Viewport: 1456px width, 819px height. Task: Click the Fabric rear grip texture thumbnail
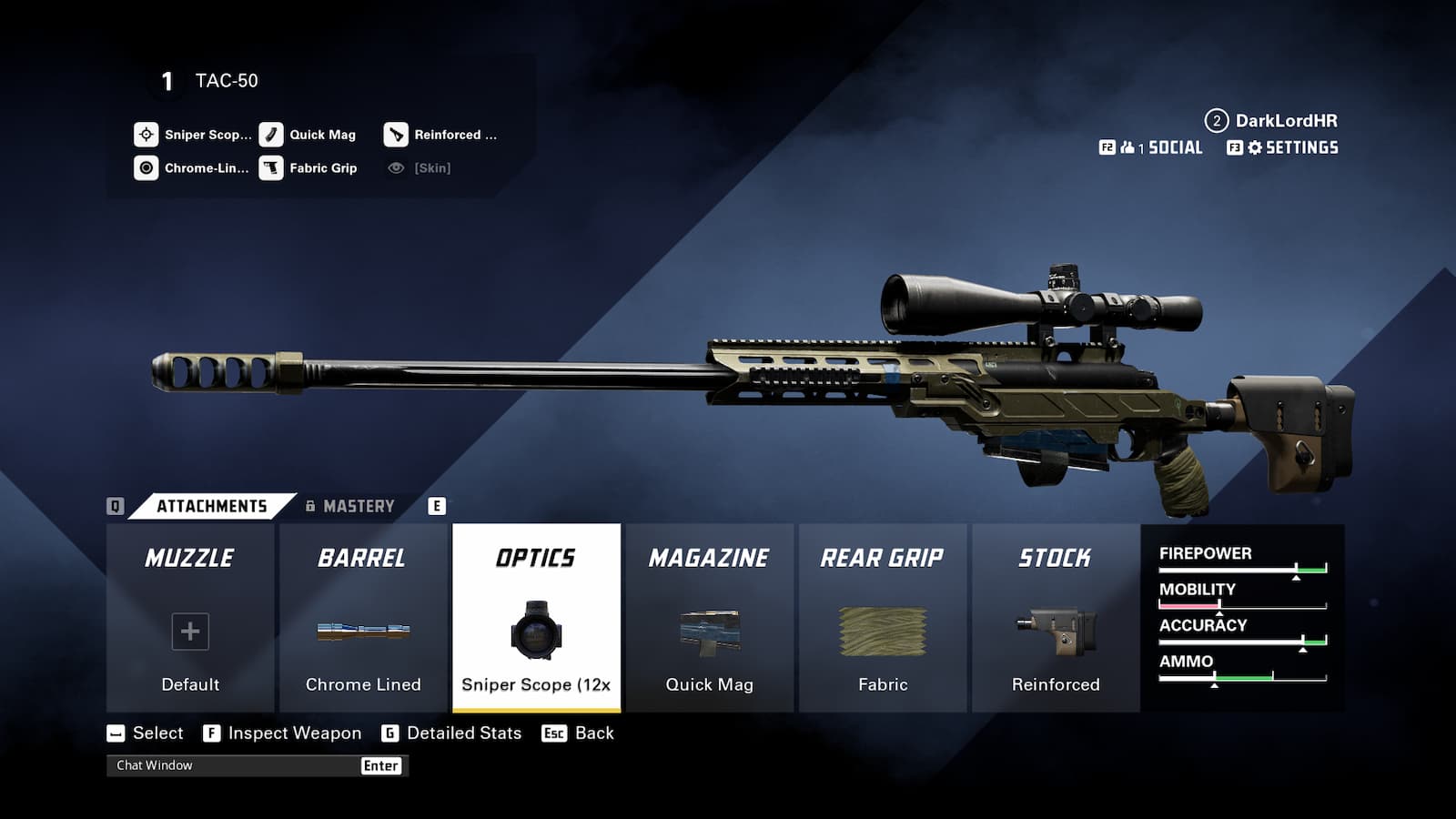[x=883, y=631]
